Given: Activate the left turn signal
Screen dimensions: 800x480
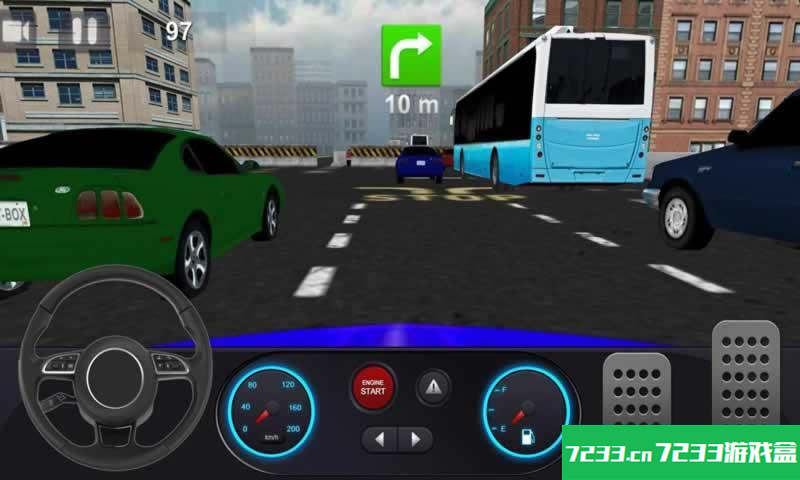Looking at the screenshot, I should 380,439.
